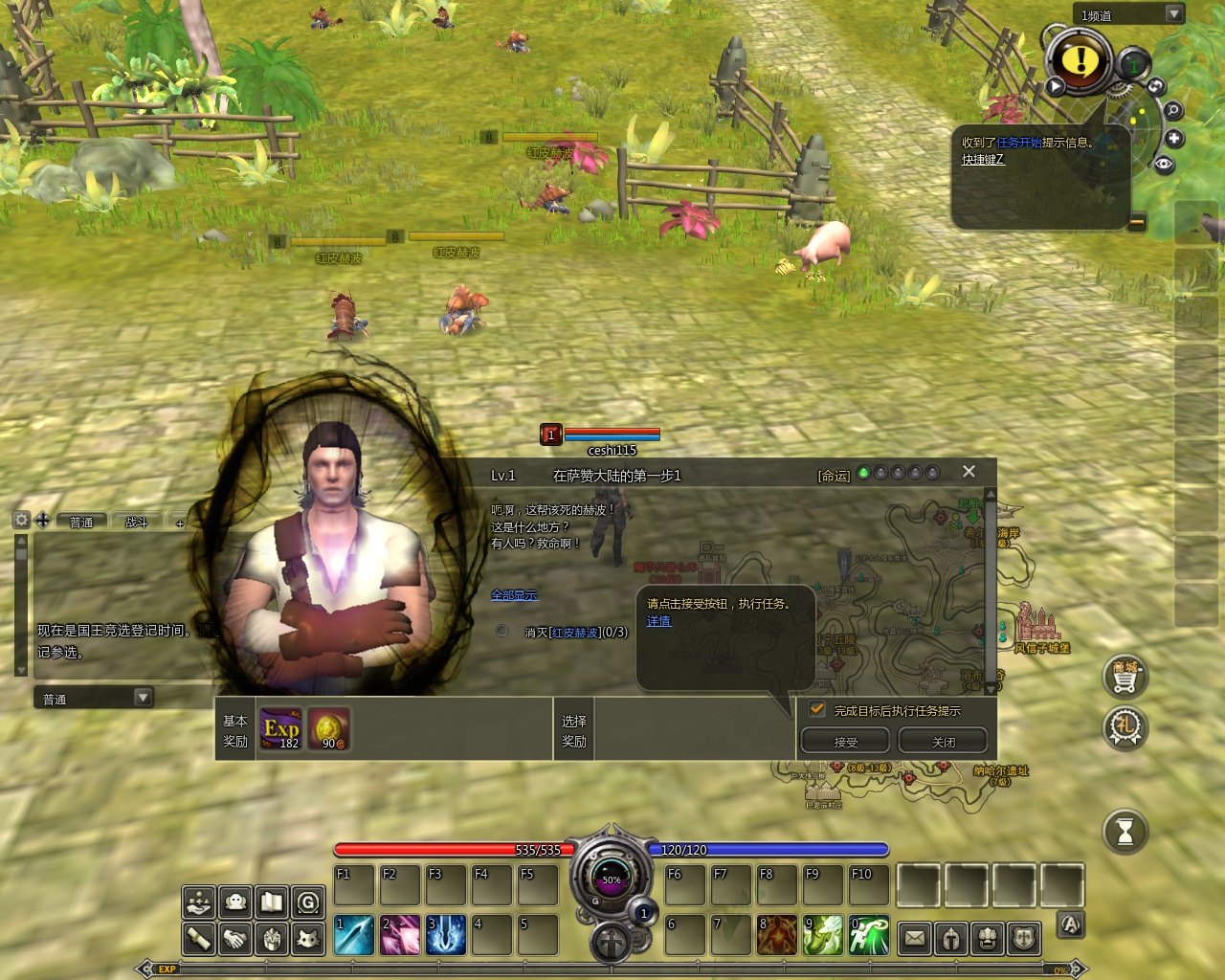This screenshot has height=980, width=1225.
Task: Open the 详情 link in the hint bubble
Action: [658, 621]
